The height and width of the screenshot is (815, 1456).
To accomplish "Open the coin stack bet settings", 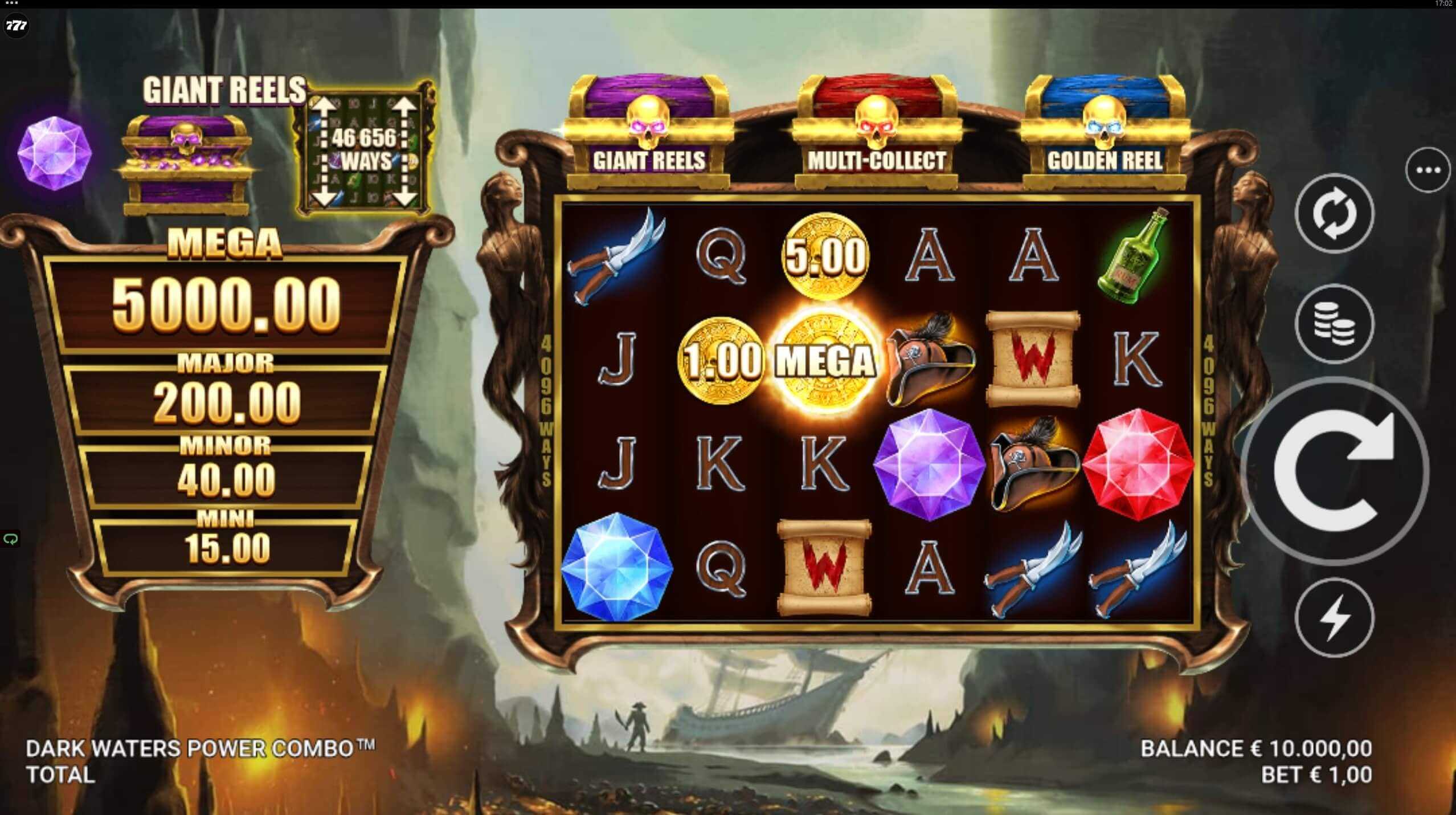I will (x=1334, y=324).
